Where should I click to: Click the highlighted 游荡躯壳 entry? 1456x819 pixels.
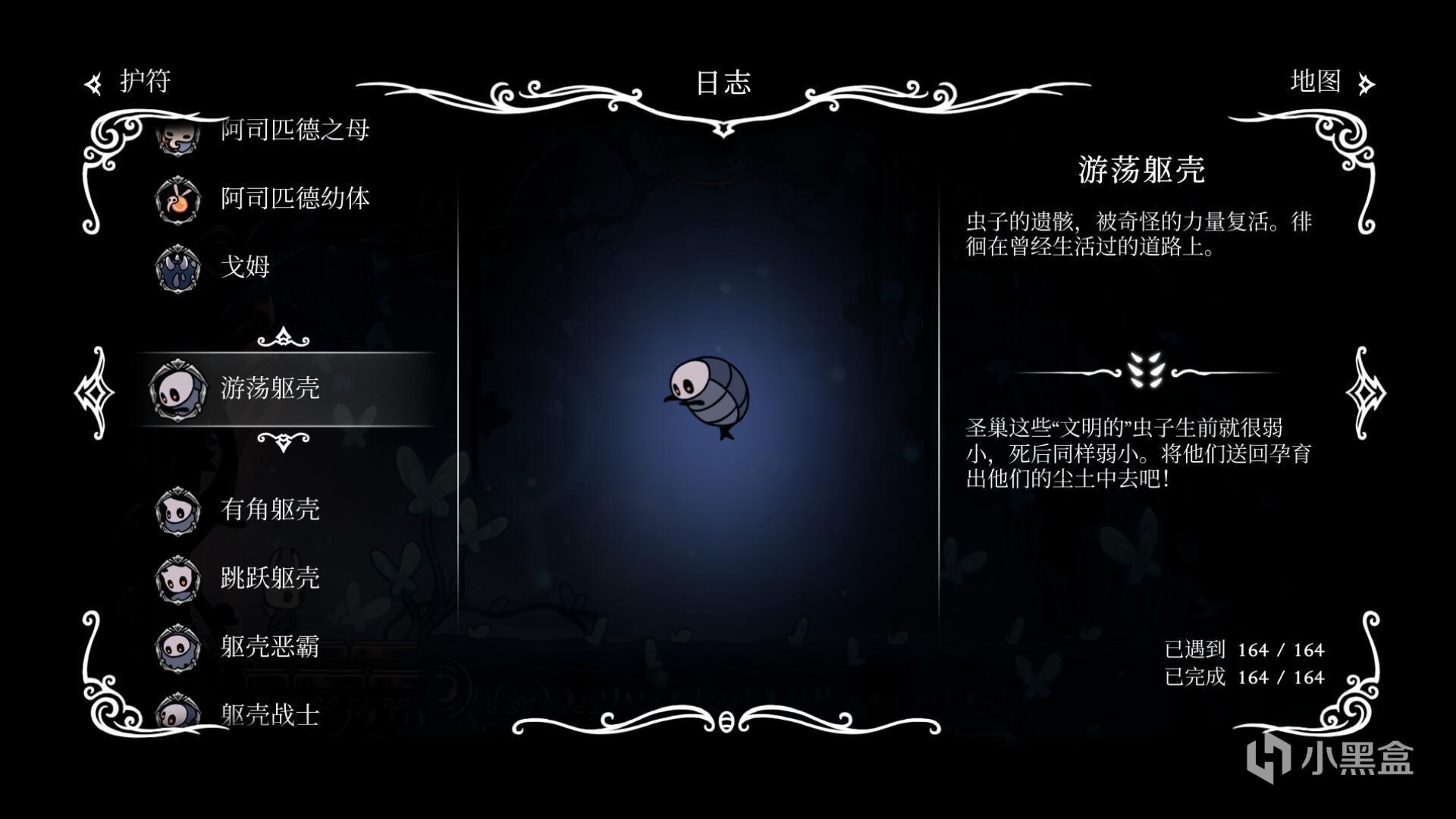(270, 388)
